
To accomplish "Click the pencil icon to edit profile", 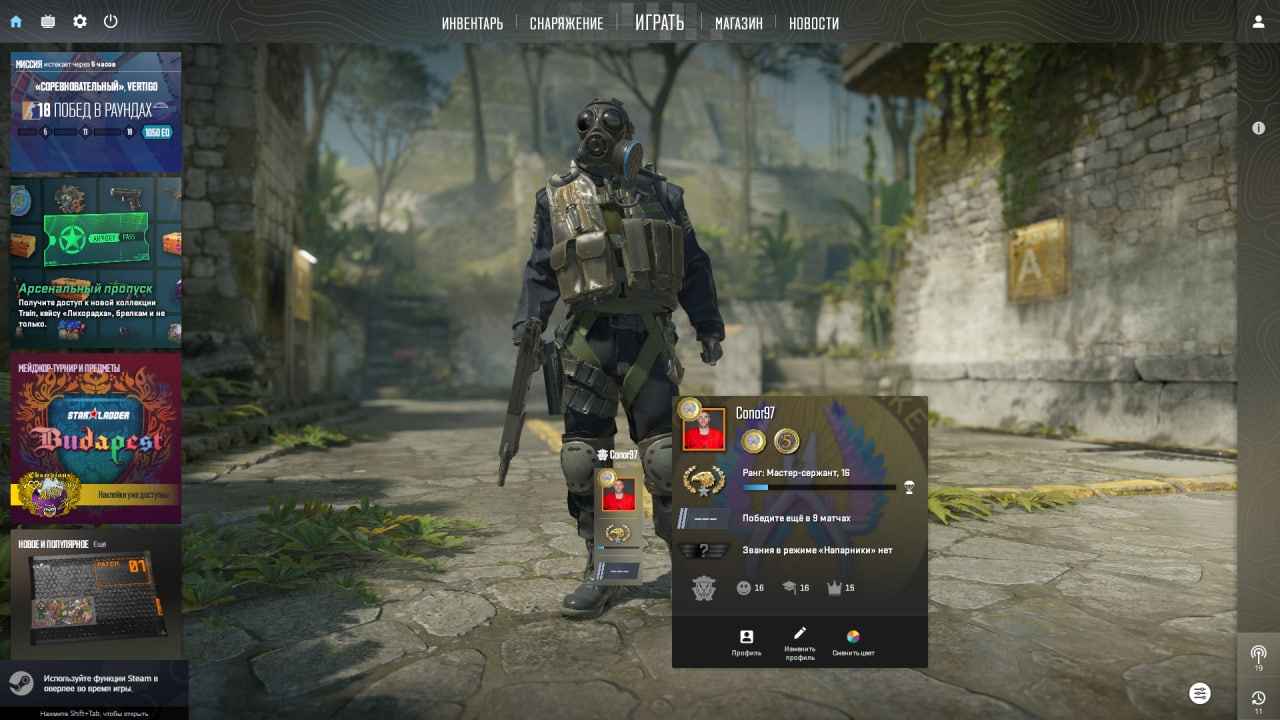I will point(799,633).
